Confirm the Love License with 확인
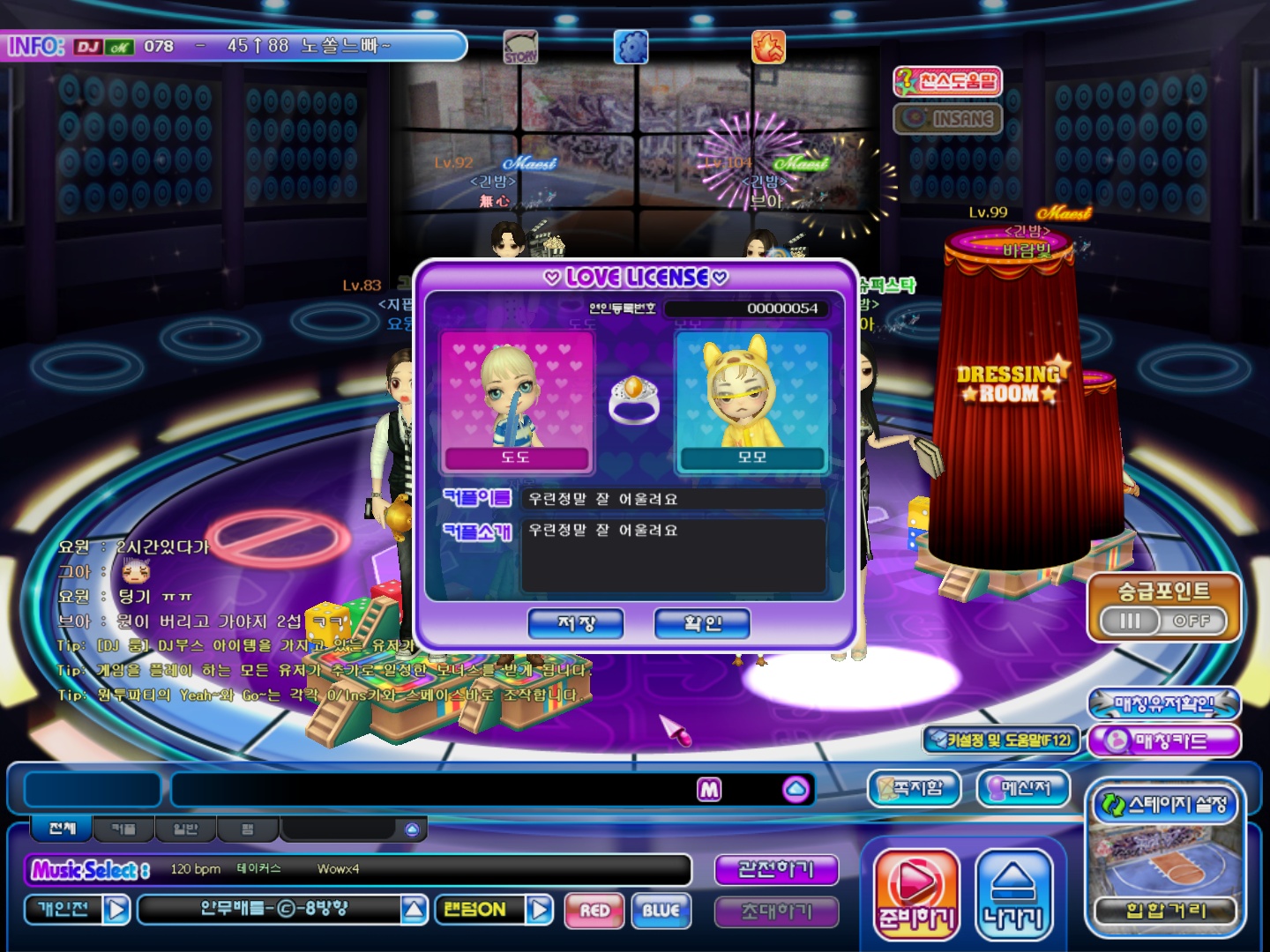The height and width of the screenshot is (952, 1270). pos(702,623)
